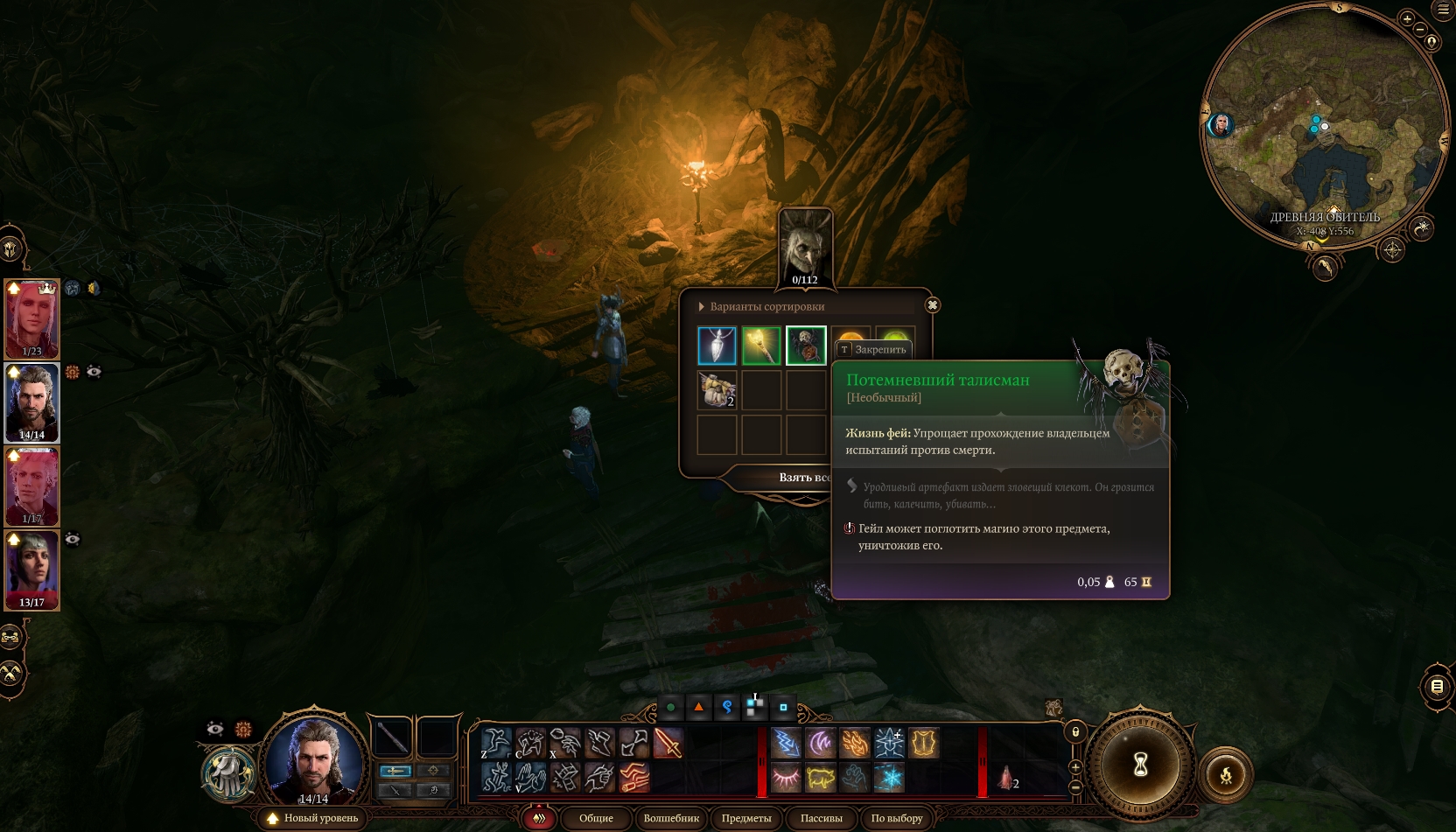The height and width of the screenshot is (832, 1456).
Task: Click the hourglass end-turn button
Action: pos(1140,766)
